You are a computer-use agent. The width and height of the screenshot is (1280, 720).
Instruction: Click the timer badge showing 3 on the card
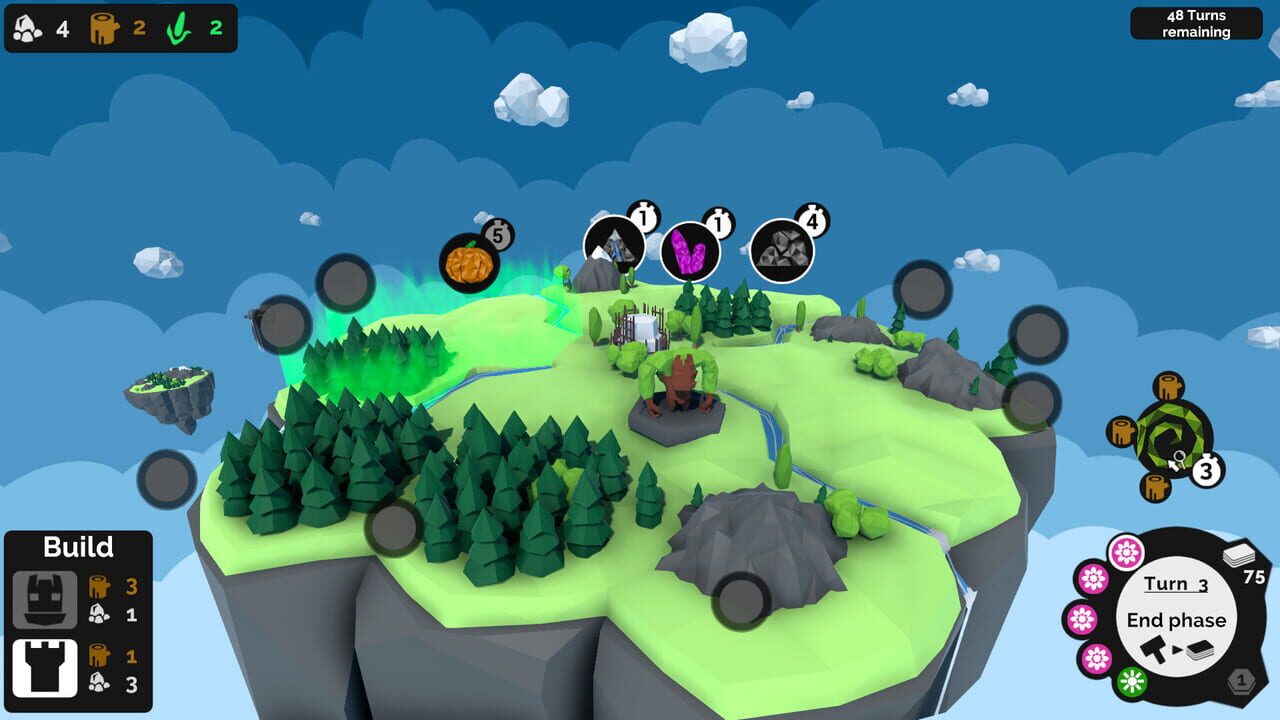(1207, 468)
